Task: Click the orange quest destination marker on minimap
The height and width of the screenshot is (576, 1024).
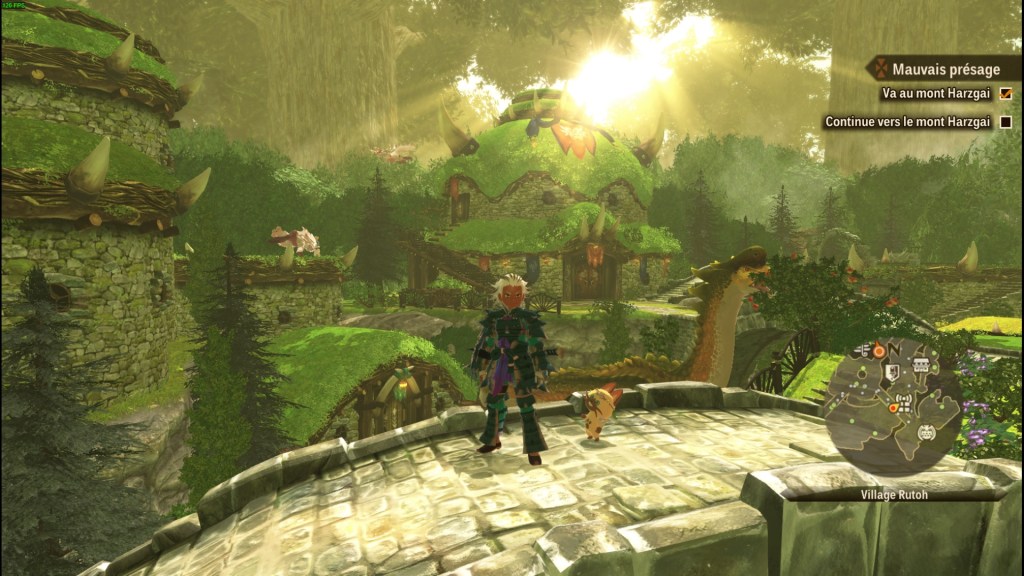Action: [x=878, y=351]
